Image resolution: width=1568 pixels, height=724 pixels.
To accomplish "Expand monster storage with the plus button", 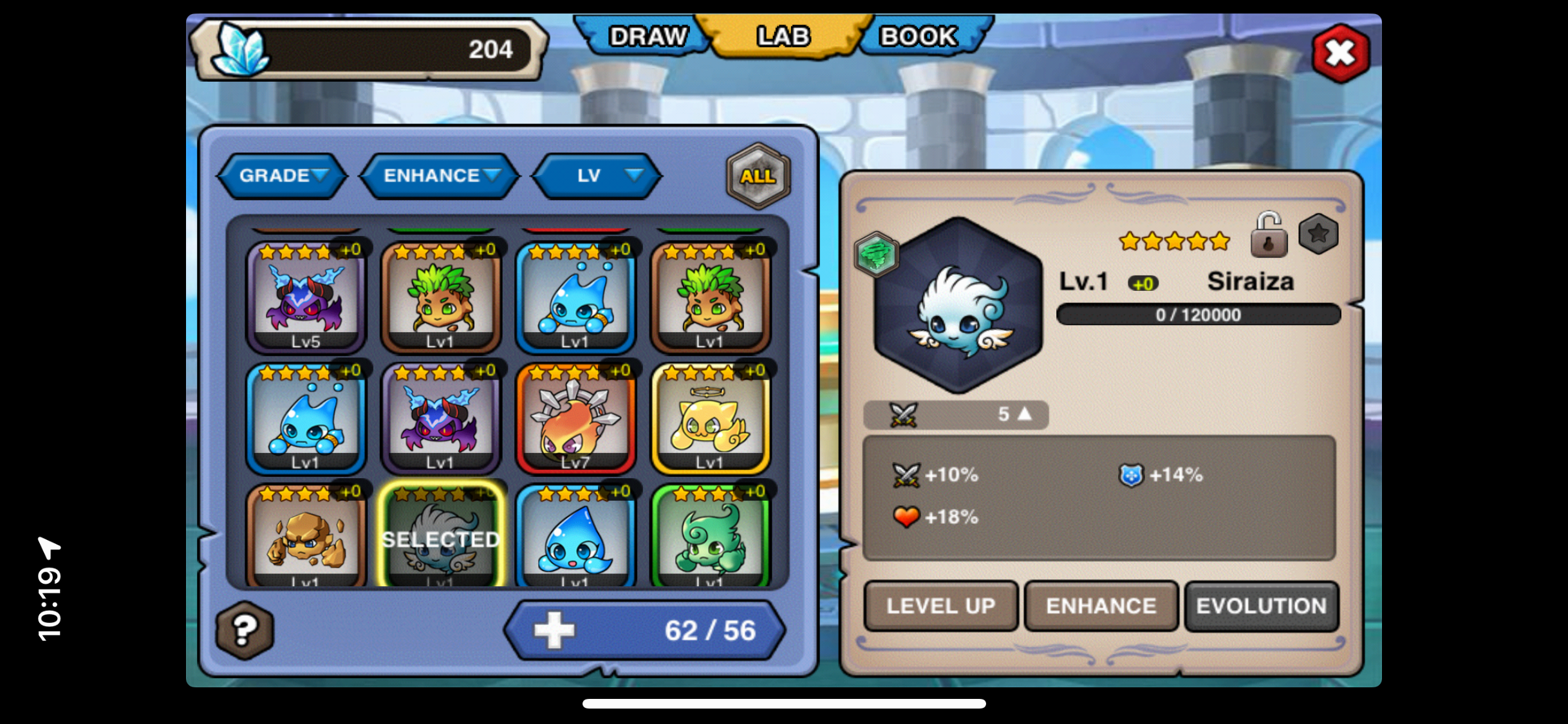I will click(554, 630).
